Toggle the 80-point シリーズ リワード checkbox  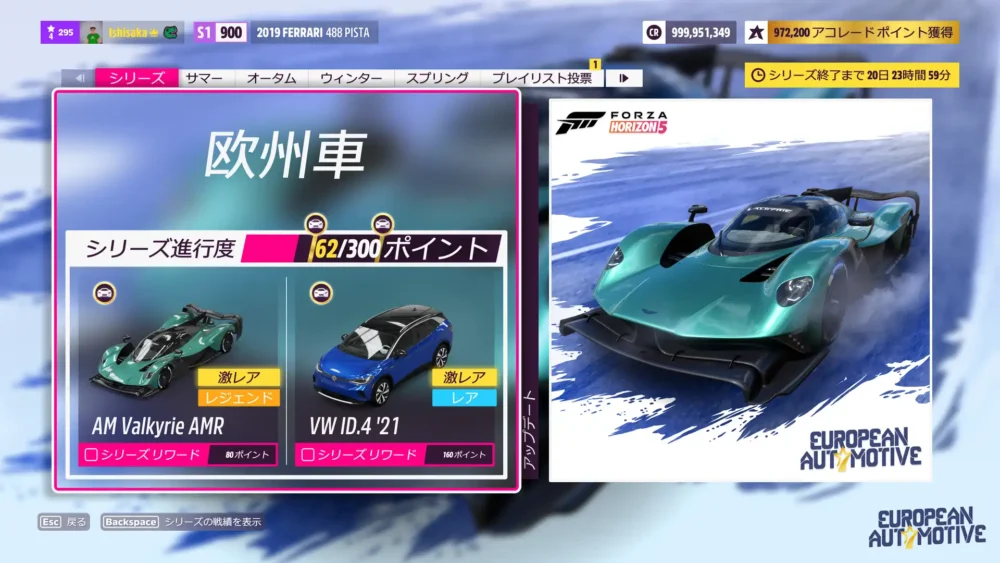[91, 455]
